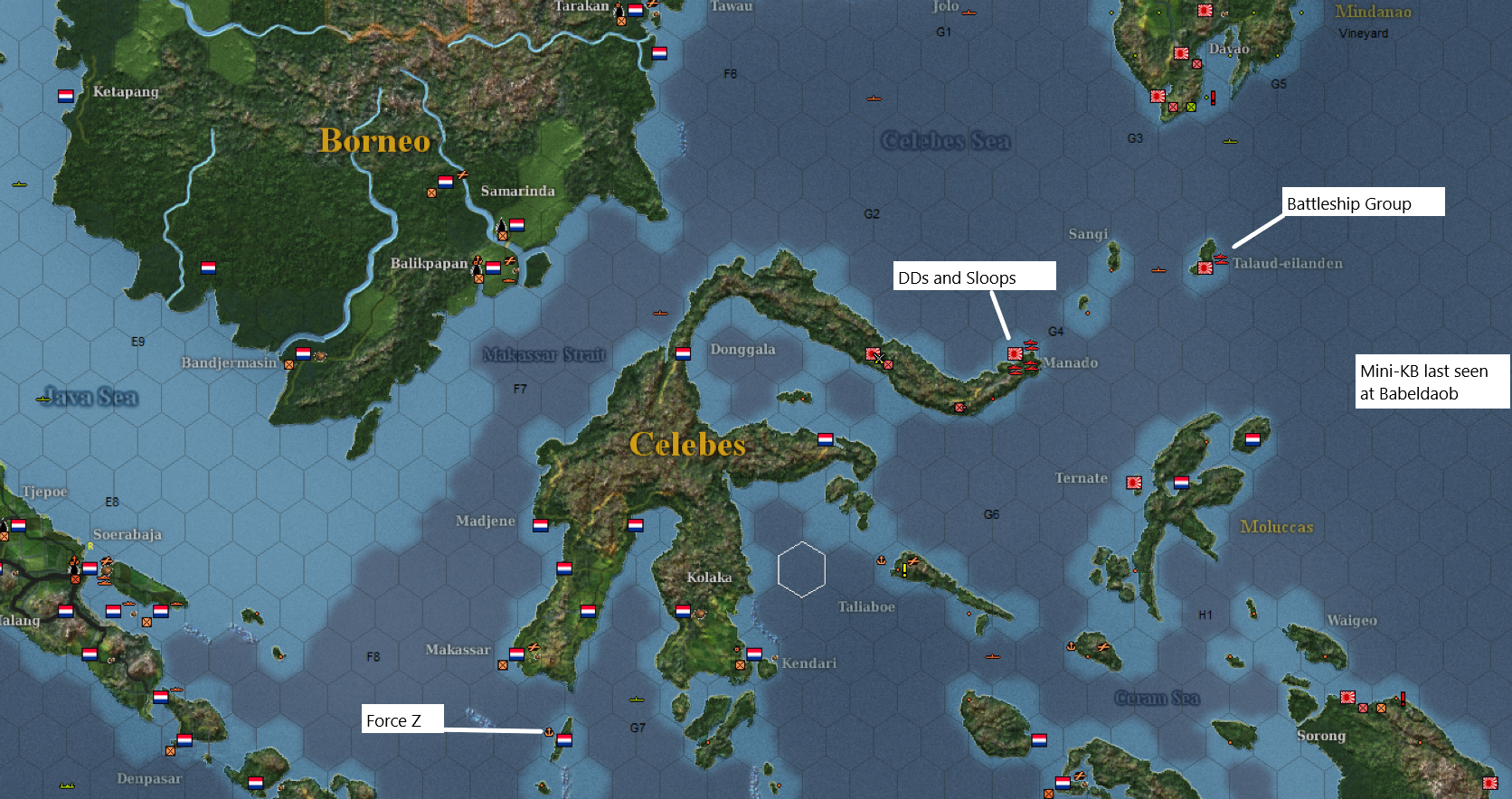Click the white highlighted hex near Taliaboe
This screenshot has height=799, width=1512.
[x=801, y=568]
